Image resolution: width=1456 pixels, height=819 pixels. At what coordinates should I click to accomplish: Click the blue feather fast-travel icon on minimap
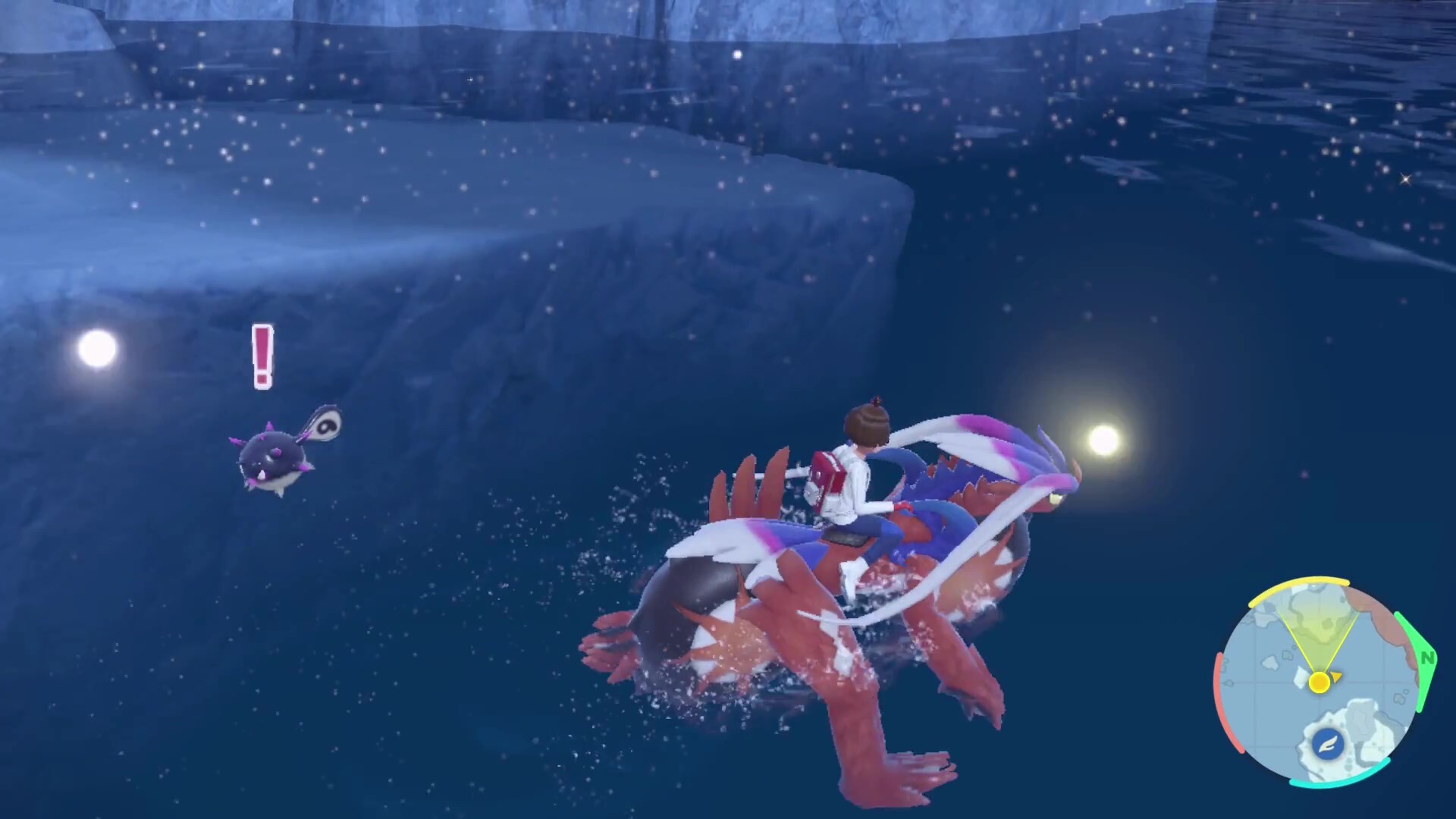pyautogui.click(x=1328, y=744)
